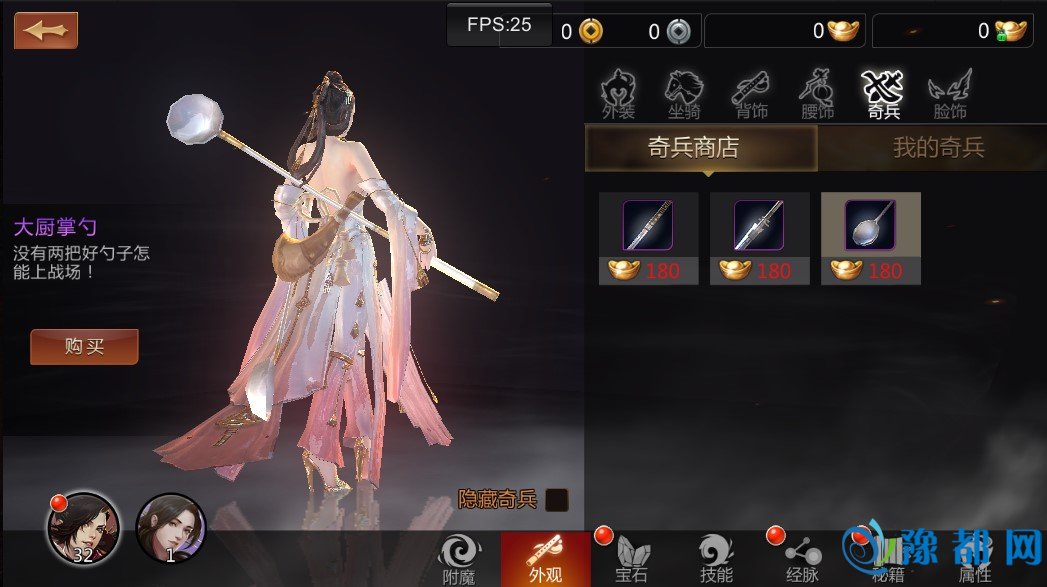This screenshot has width=1047, height=587.
Task: Go back using the arrow button
Action: 46,30
